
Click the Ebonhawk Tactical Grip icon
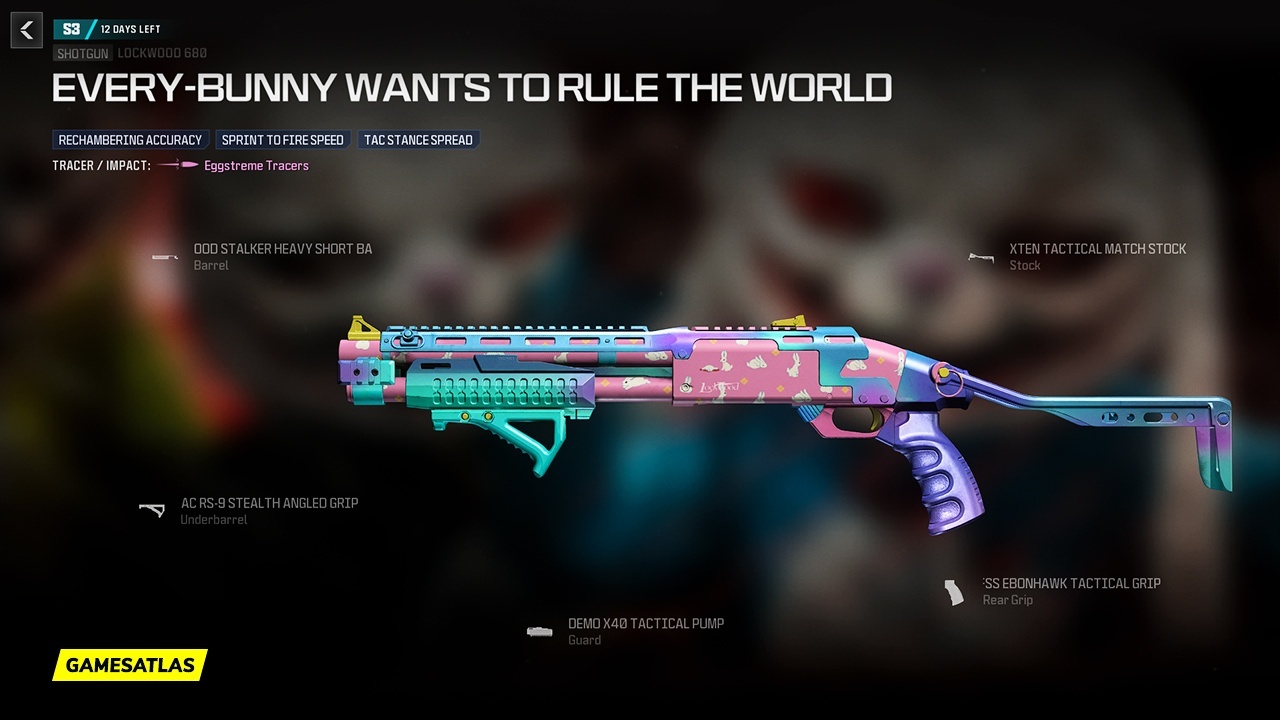click(x=952, y=591)
